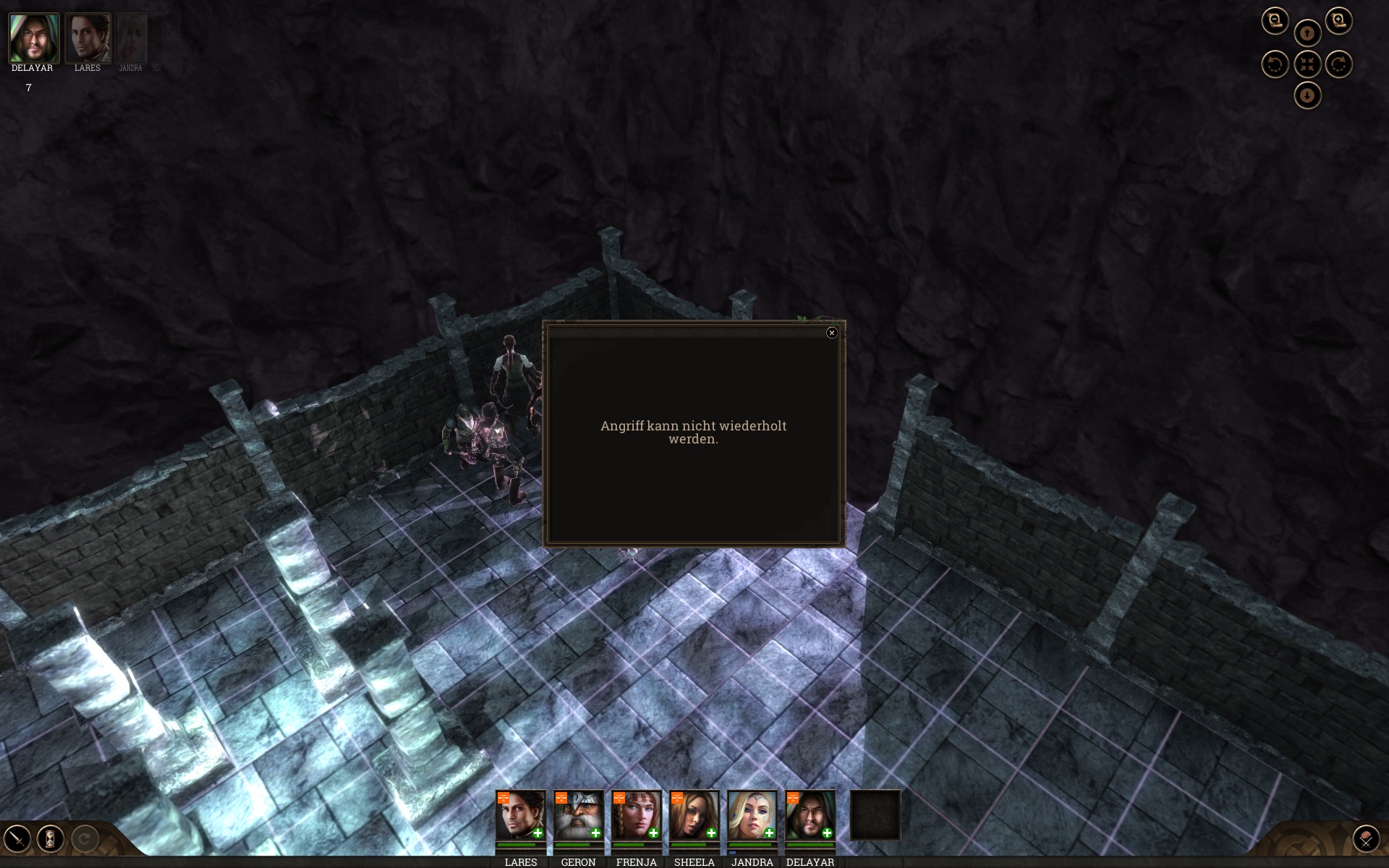The height and width of the screenshot is (868, 1389).
Task: Rotate the camera counter-clockwise
Action: [1275, 64]
